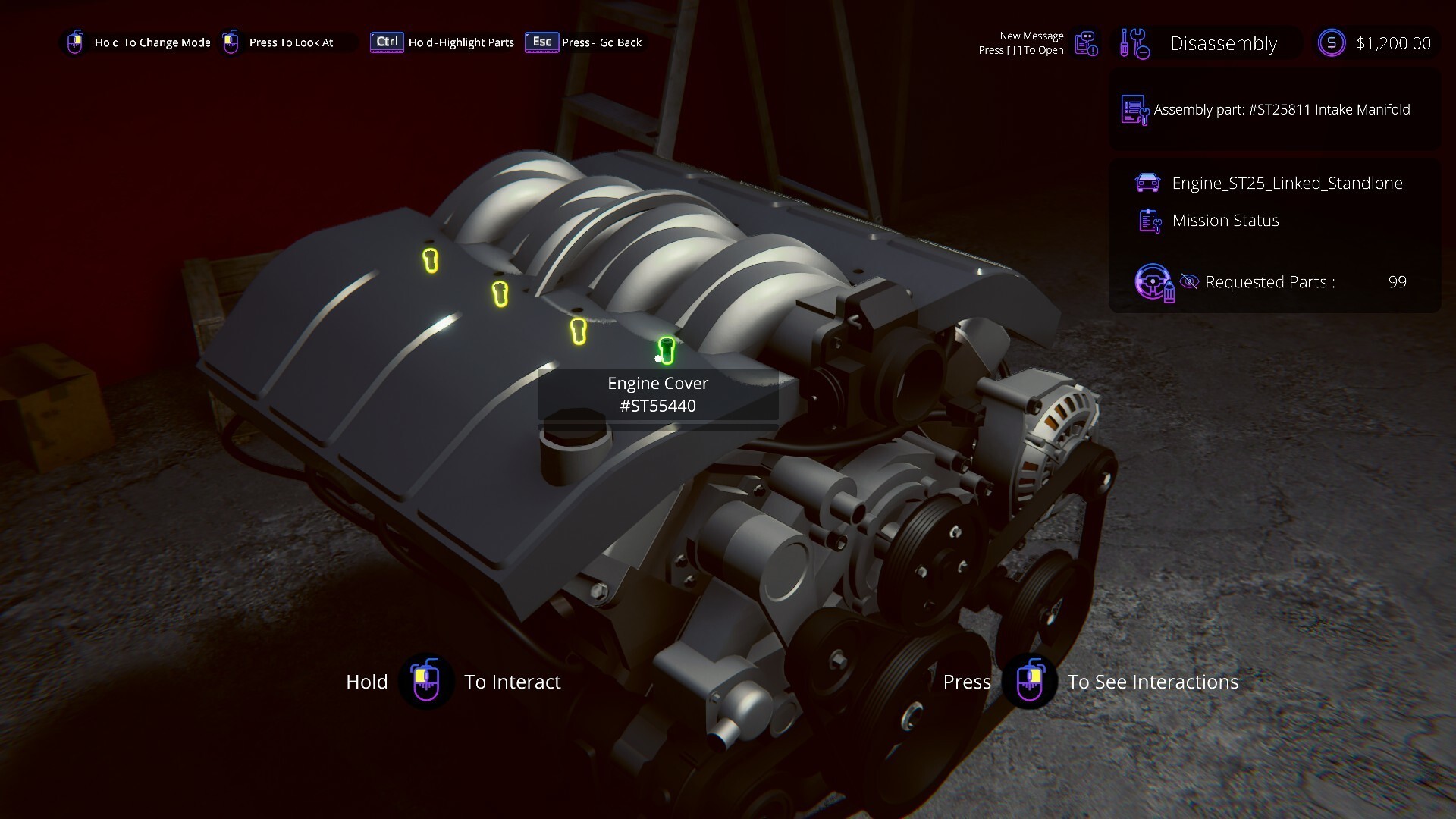Select the green highlighted bolt marker
Viewport: 1456px width, 819px height.
tap(667, 350)
